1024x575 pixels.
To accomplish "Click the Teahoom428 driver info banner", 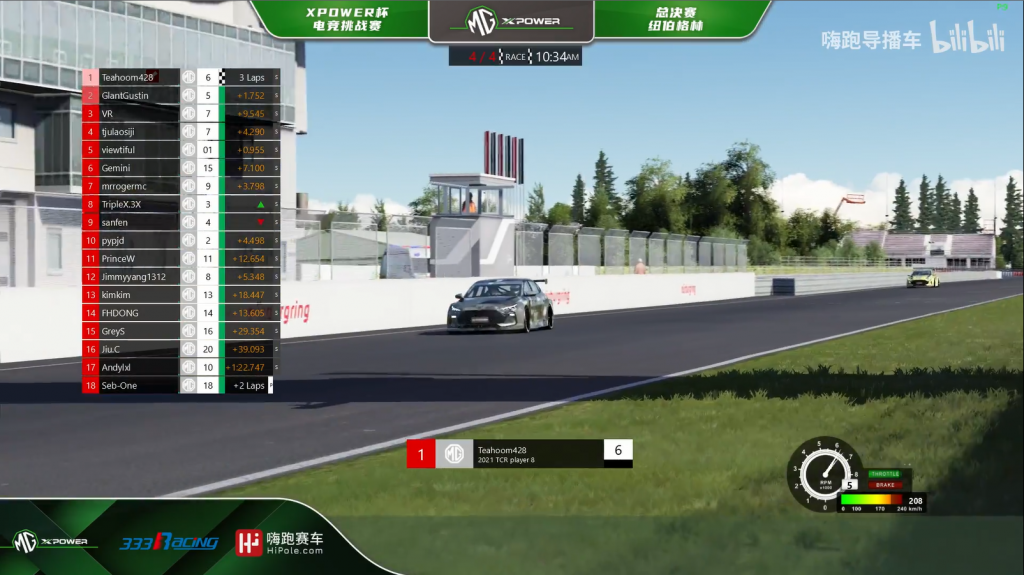I will 519,454.
